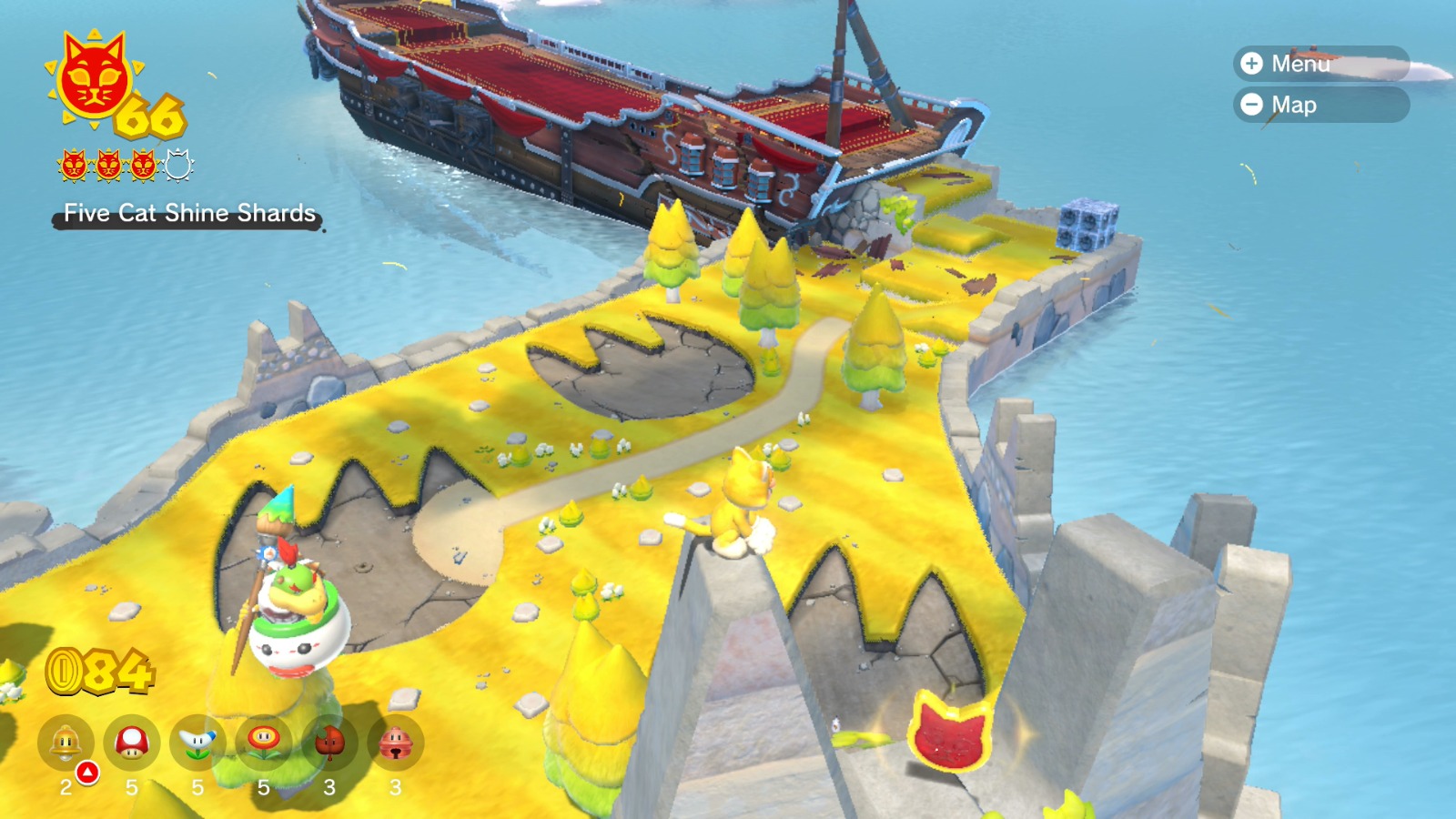1456x819 pixels.
Task: Click the minus icon on the Map button
Action: tap(1252, 105)
